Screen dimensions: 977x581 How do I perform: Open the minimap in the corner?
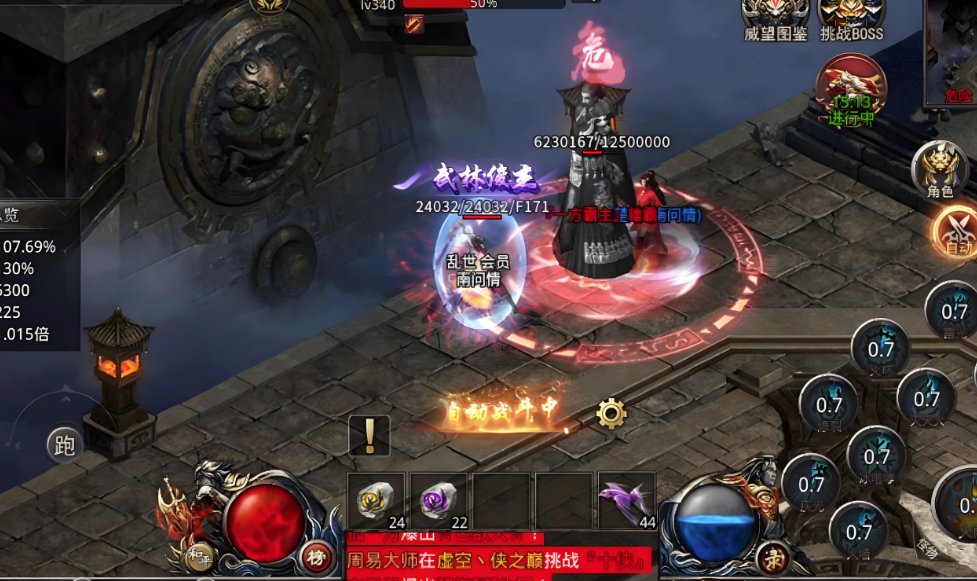(x=951, y=50)
